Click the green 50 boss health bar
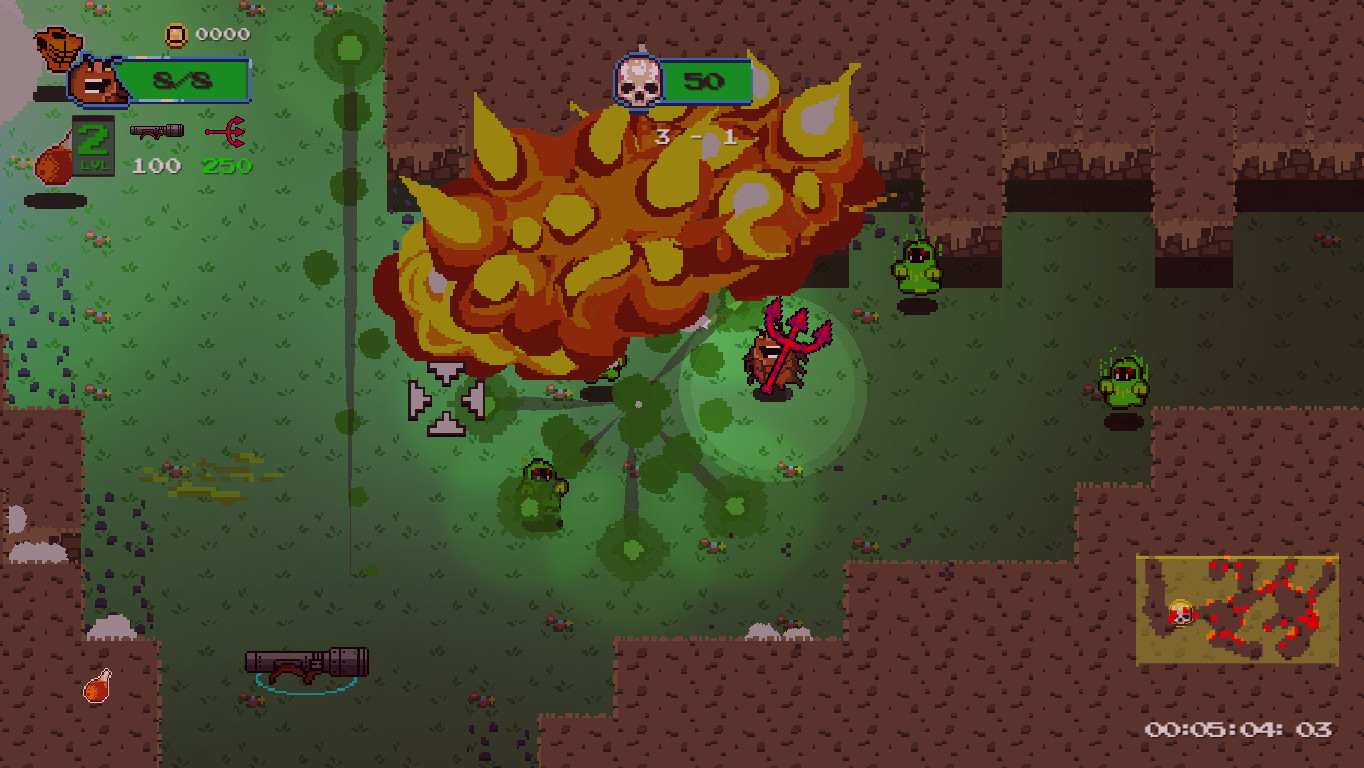1364x768 pixels. click(x=706, y=83)
